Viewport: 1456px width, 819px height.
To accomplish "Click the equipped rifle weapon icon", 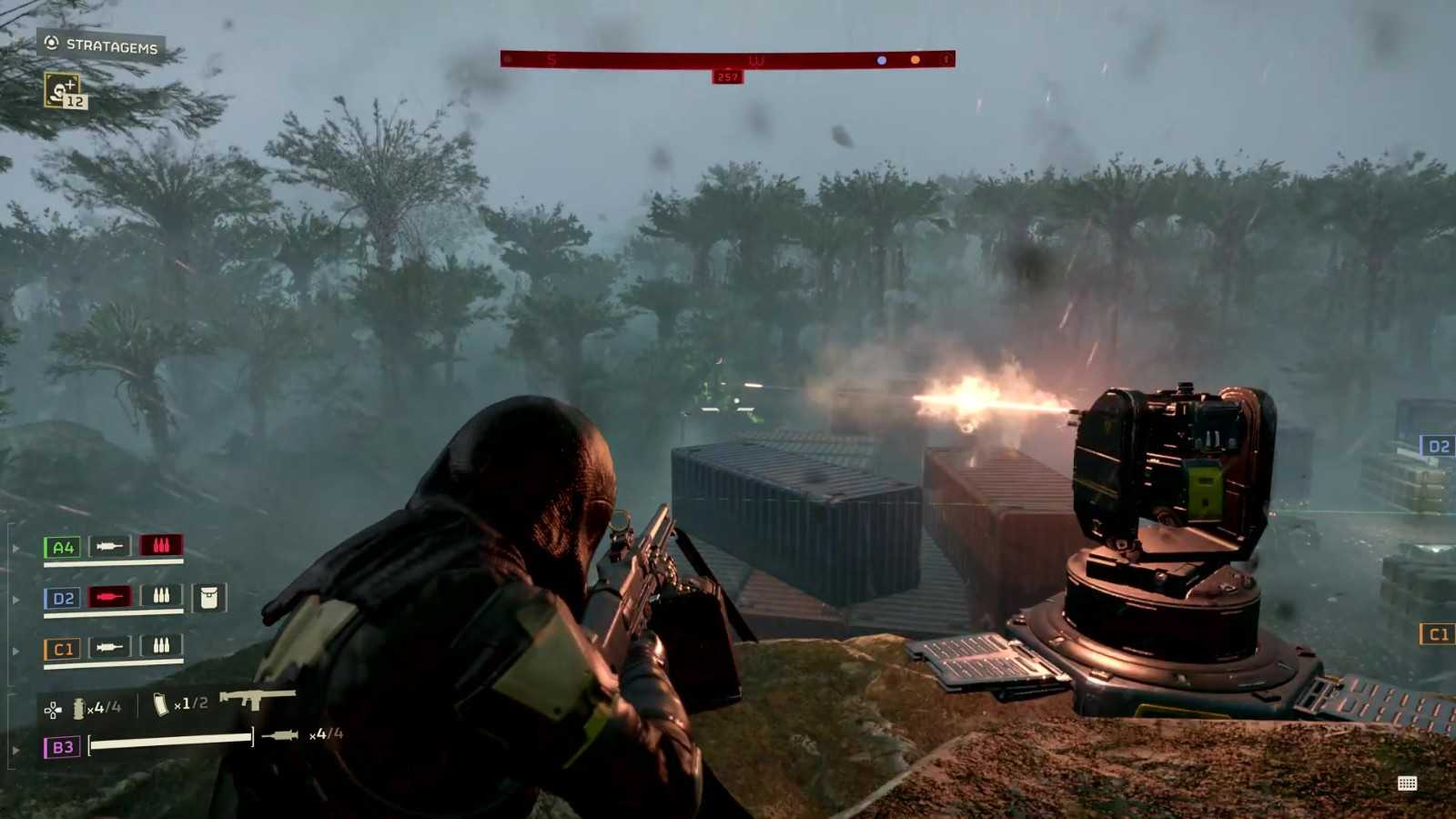I will [x=258, y=698].
